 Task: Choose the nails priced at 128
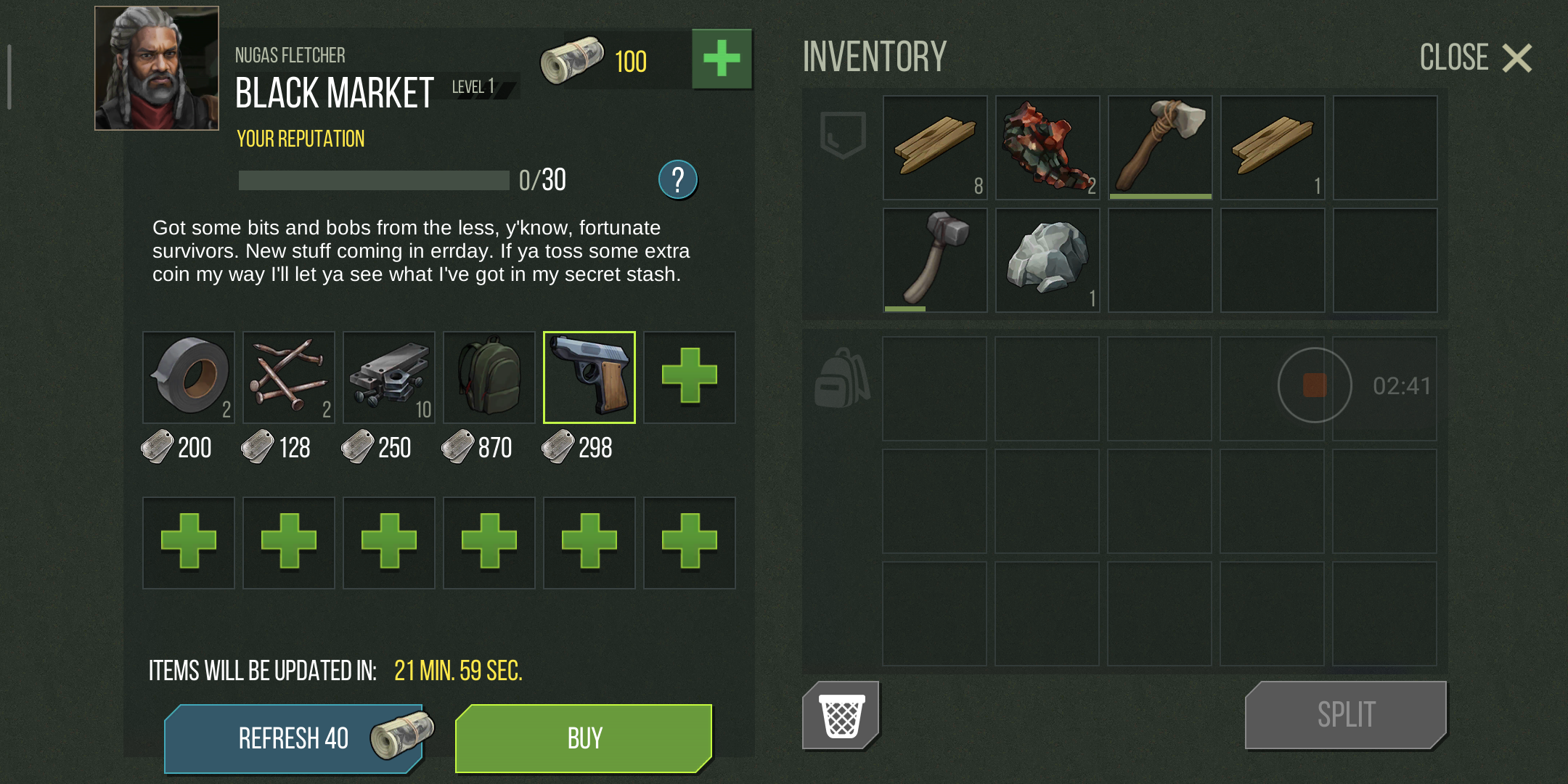289,377
